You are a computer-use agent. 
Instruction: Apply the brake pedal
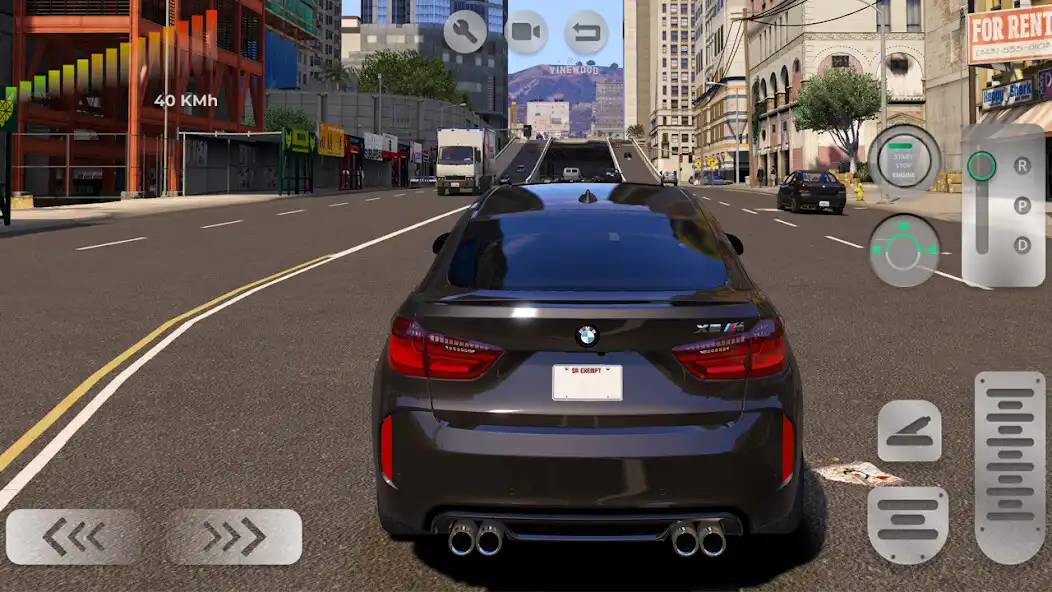[908, 524]
